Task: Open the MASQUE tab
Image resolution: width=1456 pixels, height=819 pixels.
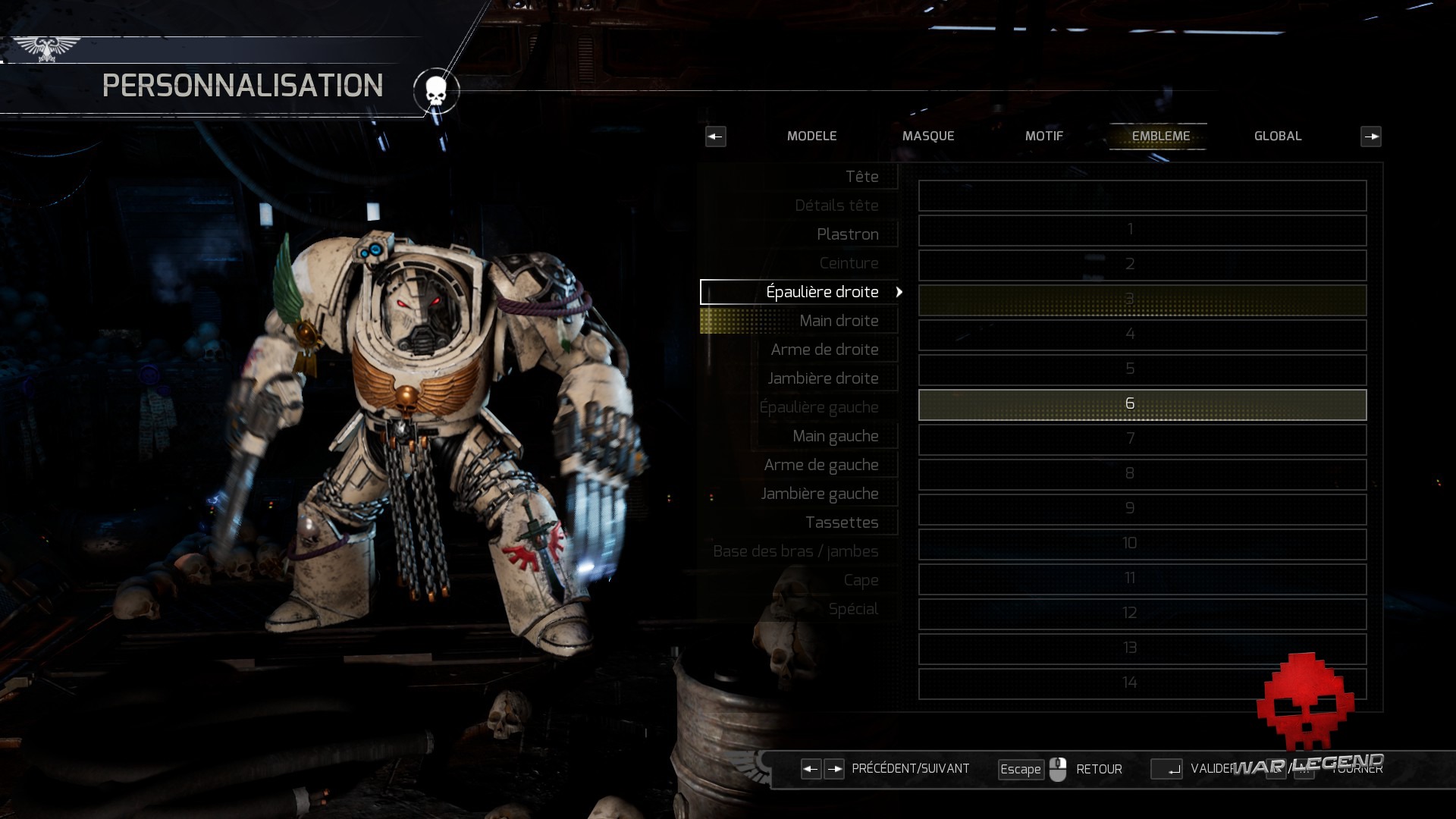Action: pos(928,136)
